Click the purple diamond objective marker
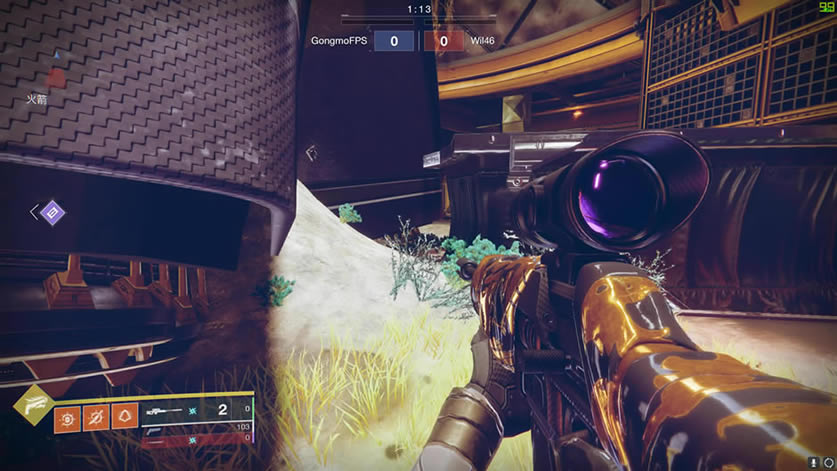This screenshot has height=471, width=837. tap(53, 212)
